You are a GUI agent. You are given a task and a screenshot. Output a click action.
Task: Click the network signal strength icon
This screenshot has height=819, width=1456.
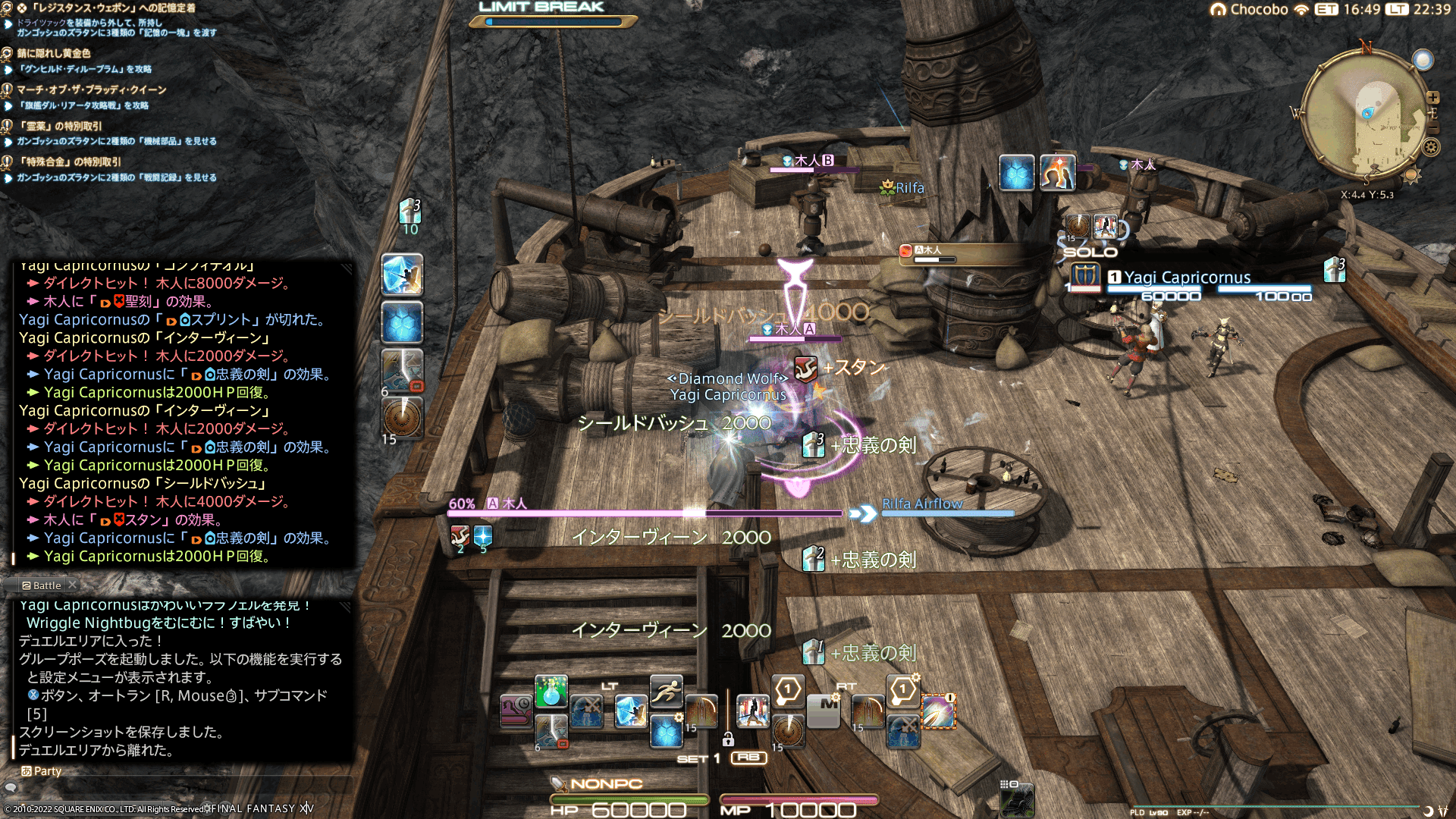coord(1301,10)
